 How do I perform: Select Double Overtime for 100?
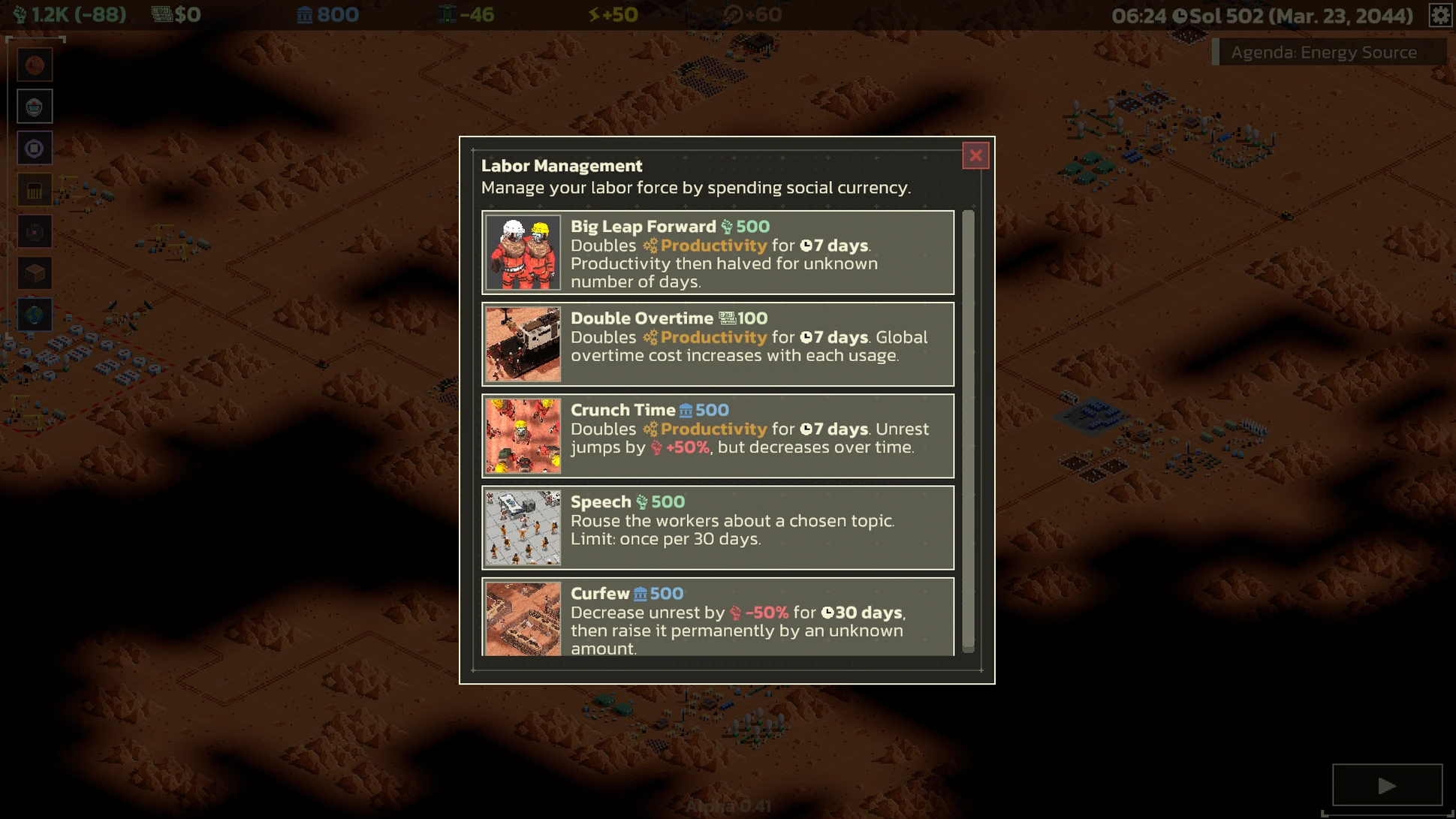[x=718, y=345]
